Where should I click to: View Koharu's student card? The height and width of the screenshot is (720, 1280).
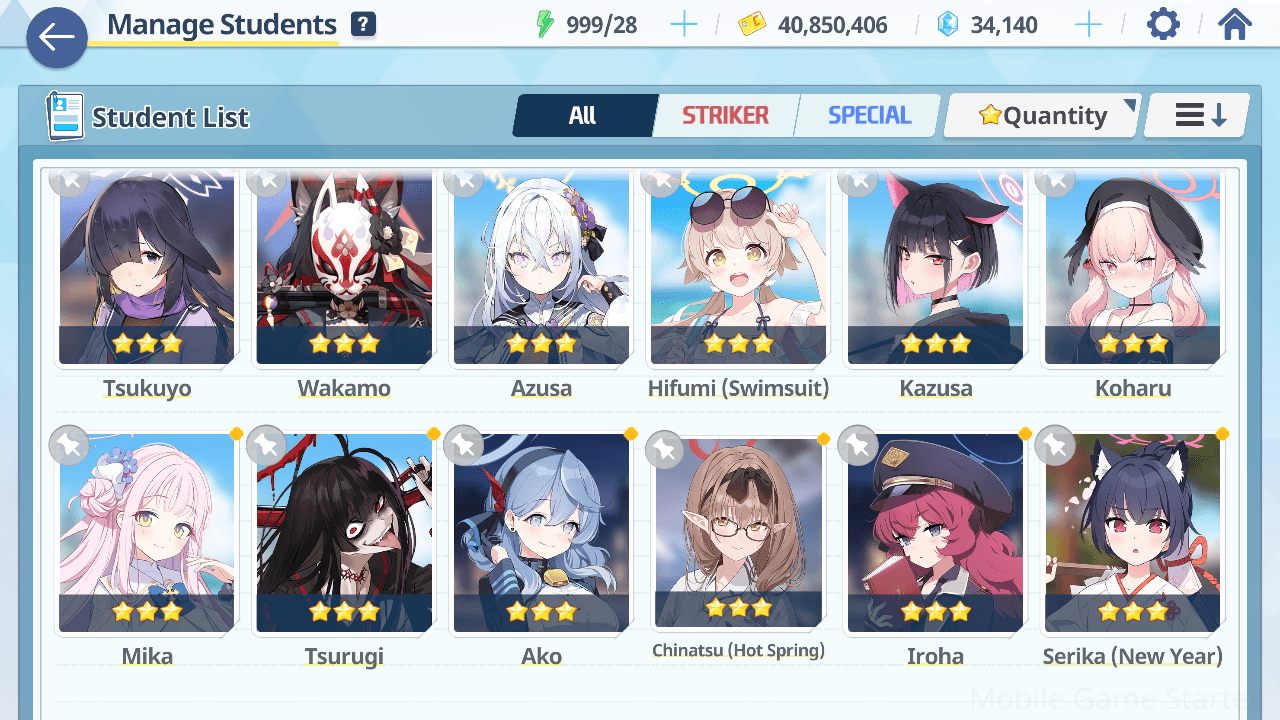click(x=1132, y=270)
